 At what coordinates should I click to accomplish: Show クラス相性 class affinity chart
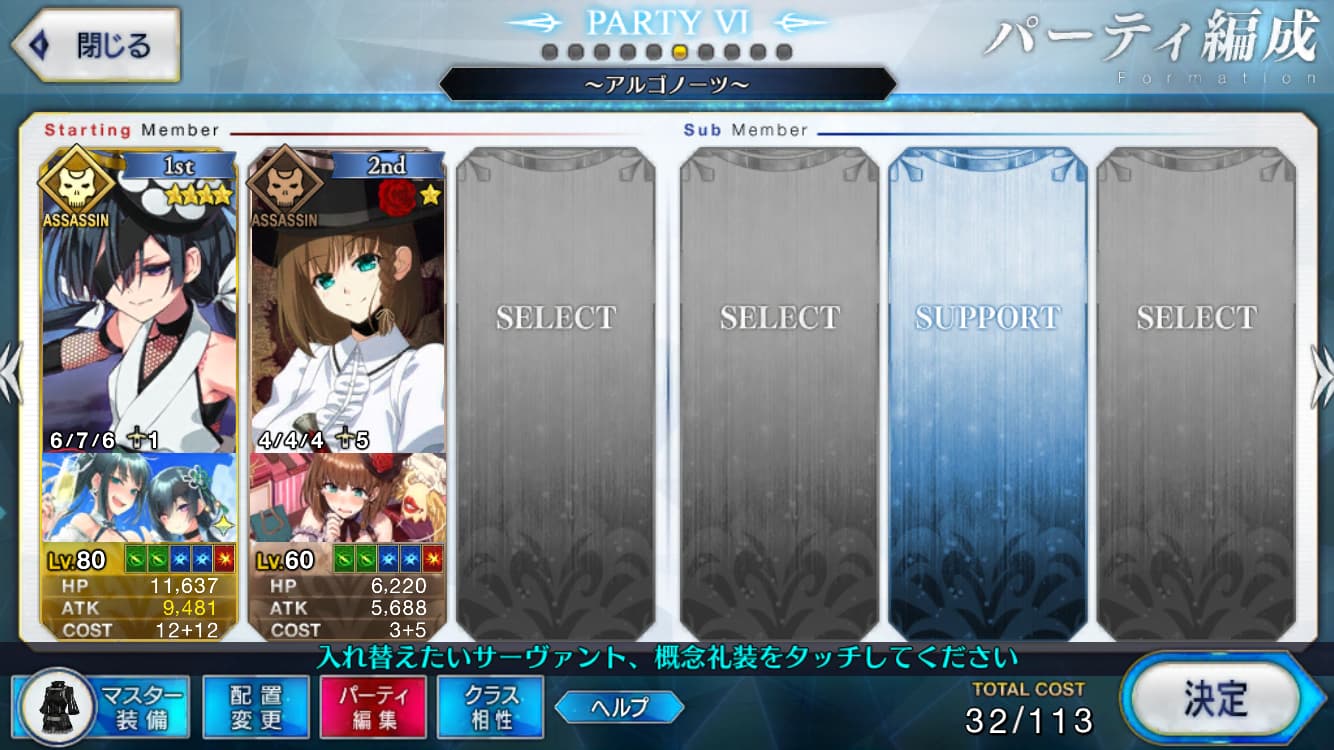490,707
